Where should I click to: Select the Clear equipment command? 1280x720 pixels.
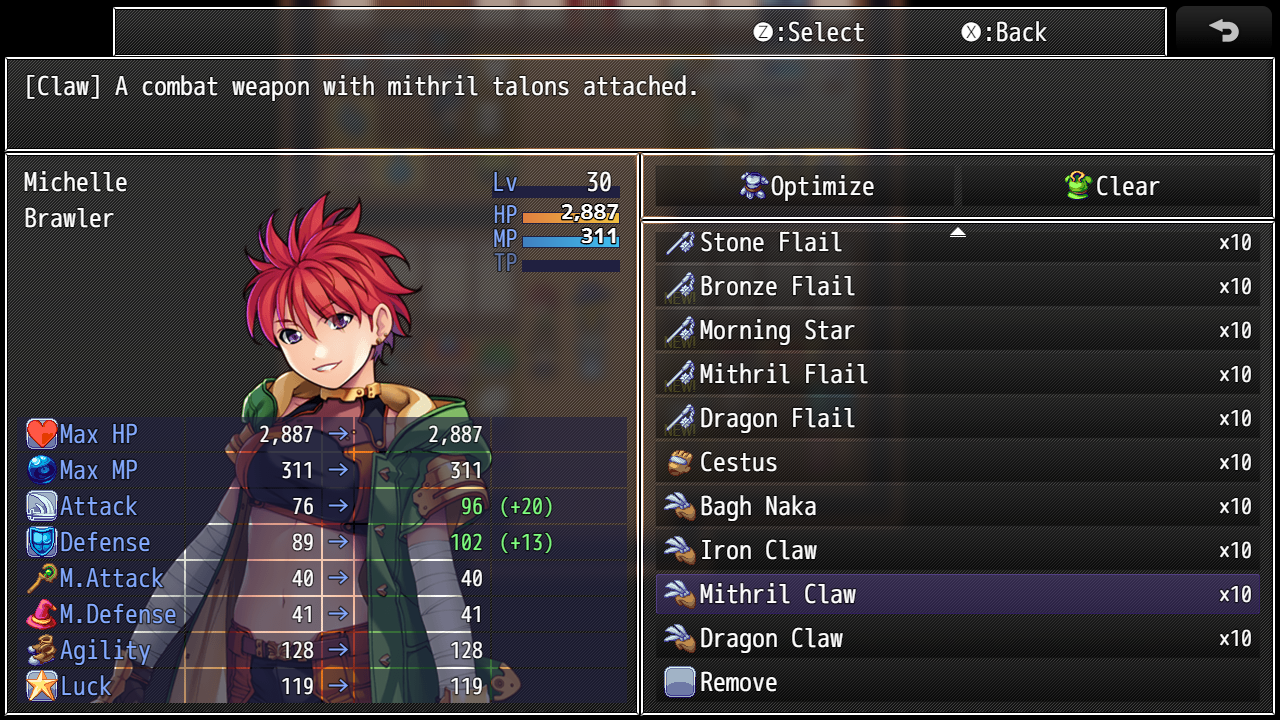tap(1111, 187)
